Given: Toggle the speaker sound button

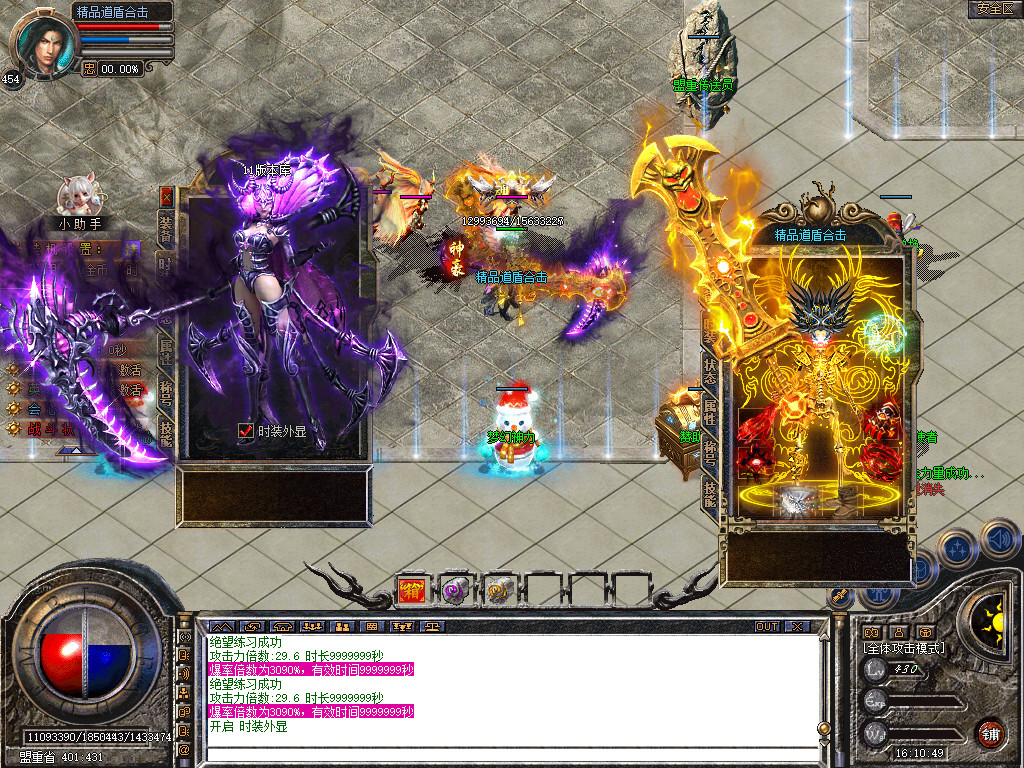Looking at the screenshot, I should coord(1000,538).
